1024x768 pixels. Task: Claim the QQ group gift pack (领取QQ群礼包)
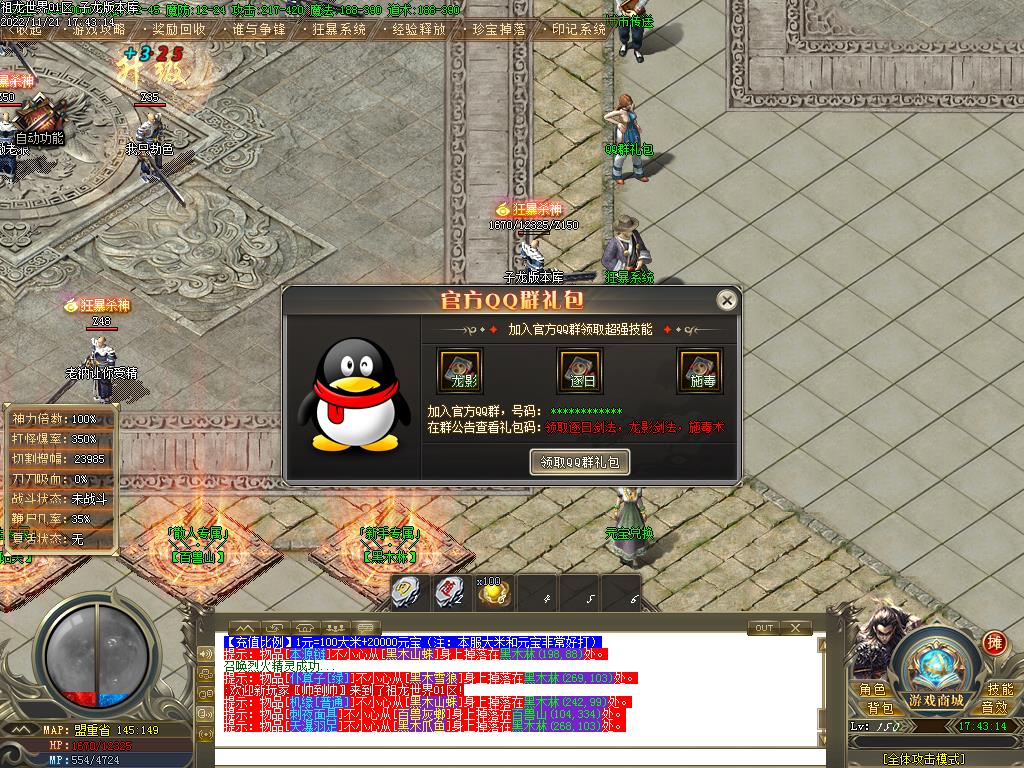coord(579,461)
